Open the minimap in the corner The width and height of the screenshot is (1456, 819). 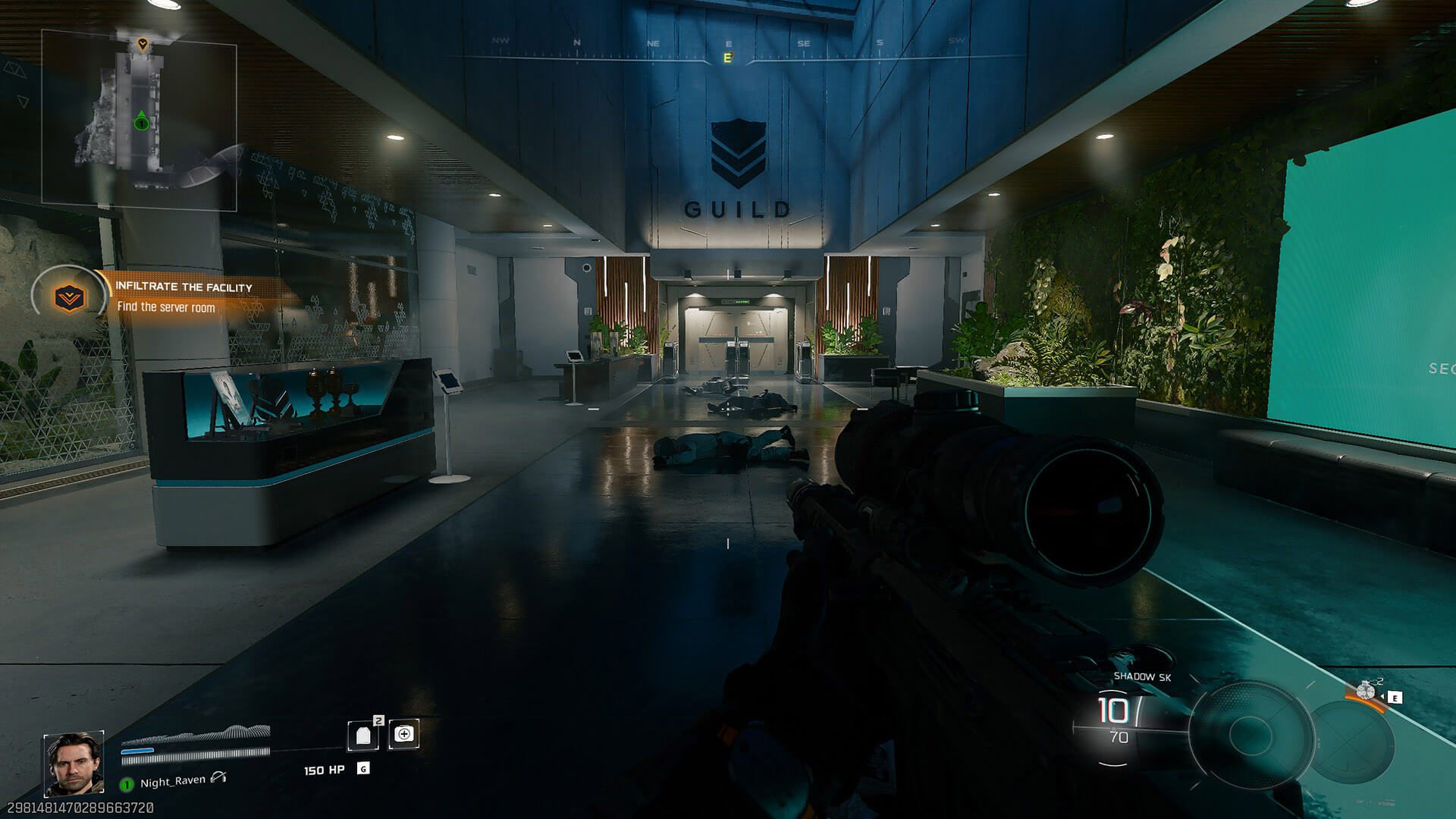[x=139, y=121]
